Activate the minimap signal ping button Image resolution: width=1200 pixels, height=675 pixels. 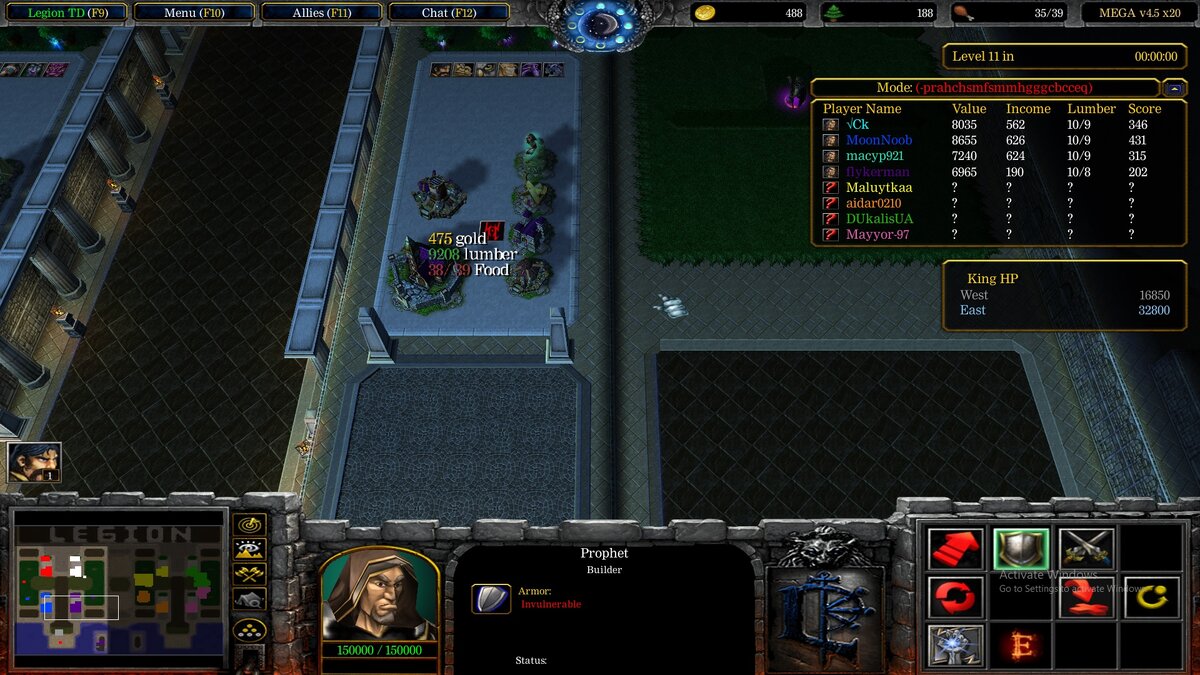pyautogui.click(x=249, y=525)
